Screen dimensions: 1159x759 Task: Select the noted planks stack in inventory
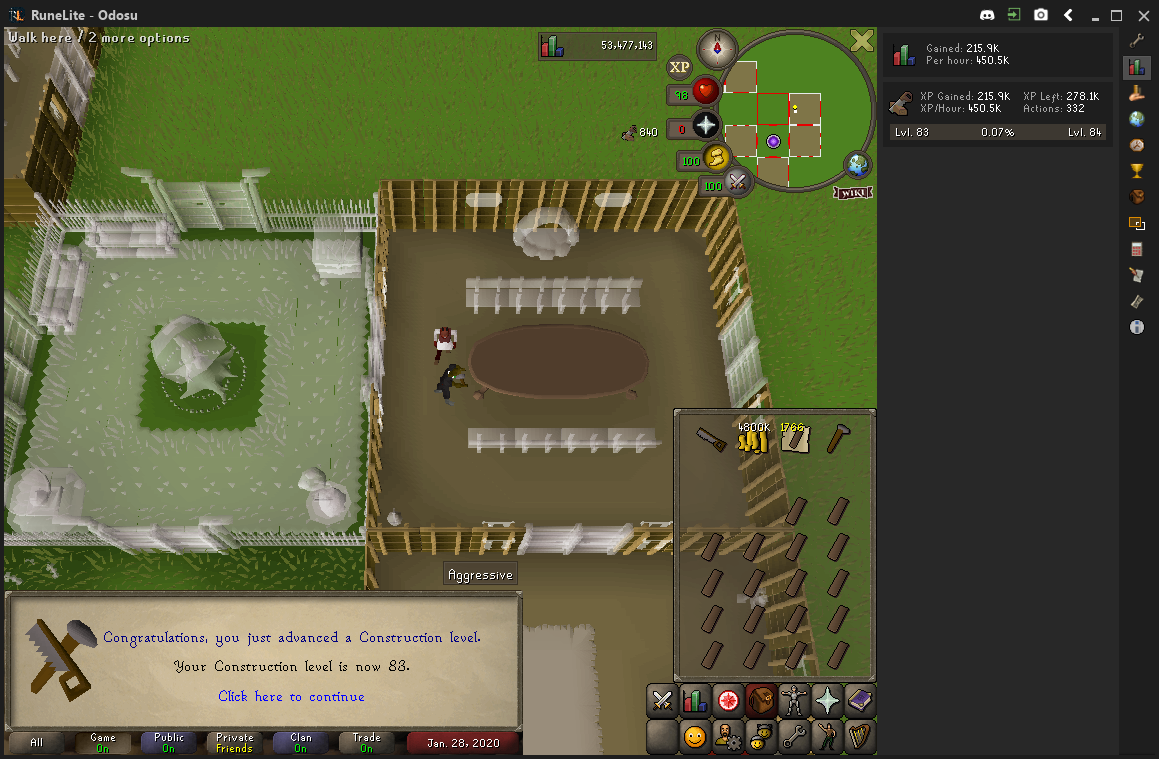tap(794, 437)
